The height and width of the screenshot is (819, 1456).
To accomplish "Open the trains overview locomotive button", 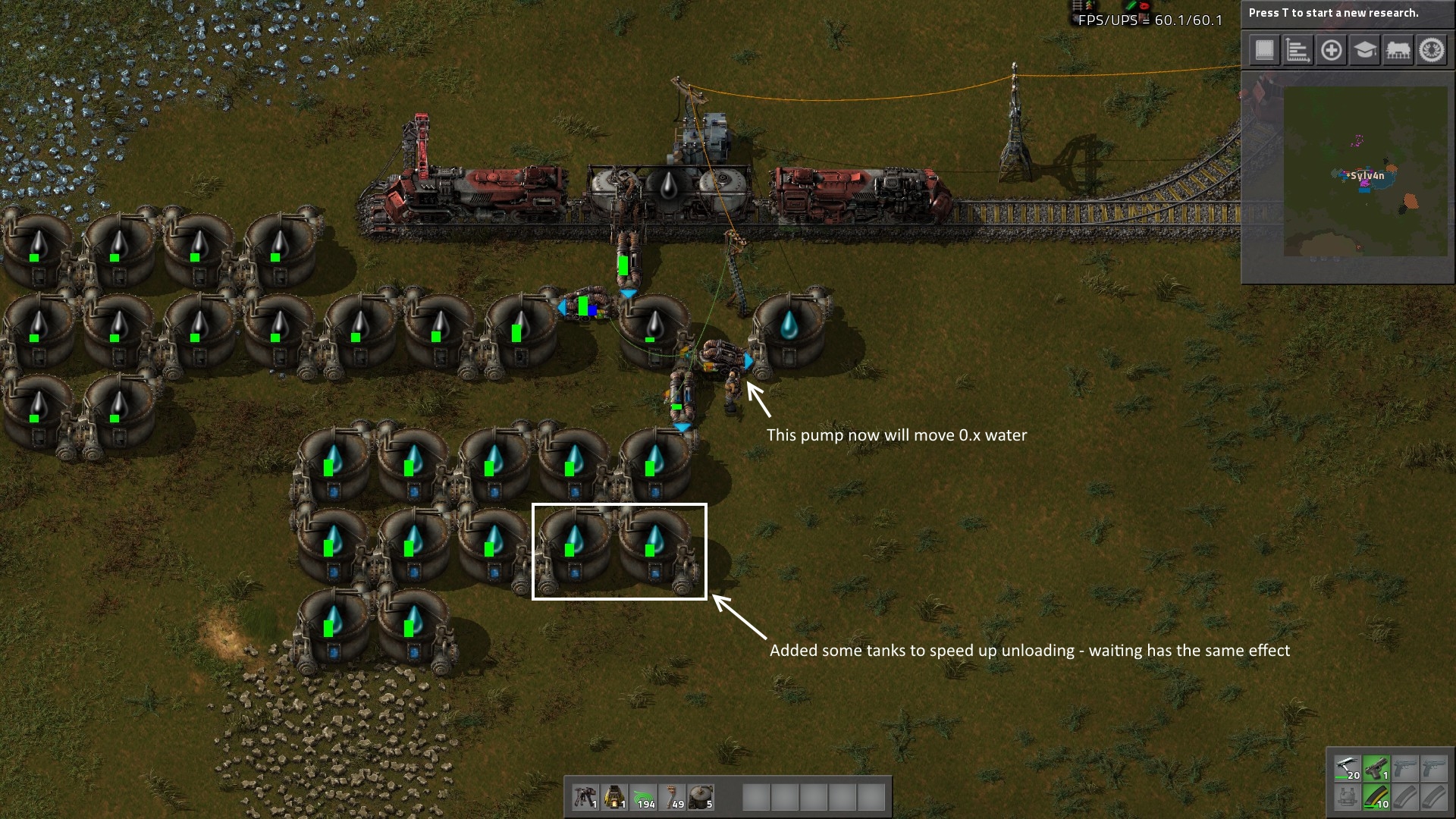I will click(1398, 51).
